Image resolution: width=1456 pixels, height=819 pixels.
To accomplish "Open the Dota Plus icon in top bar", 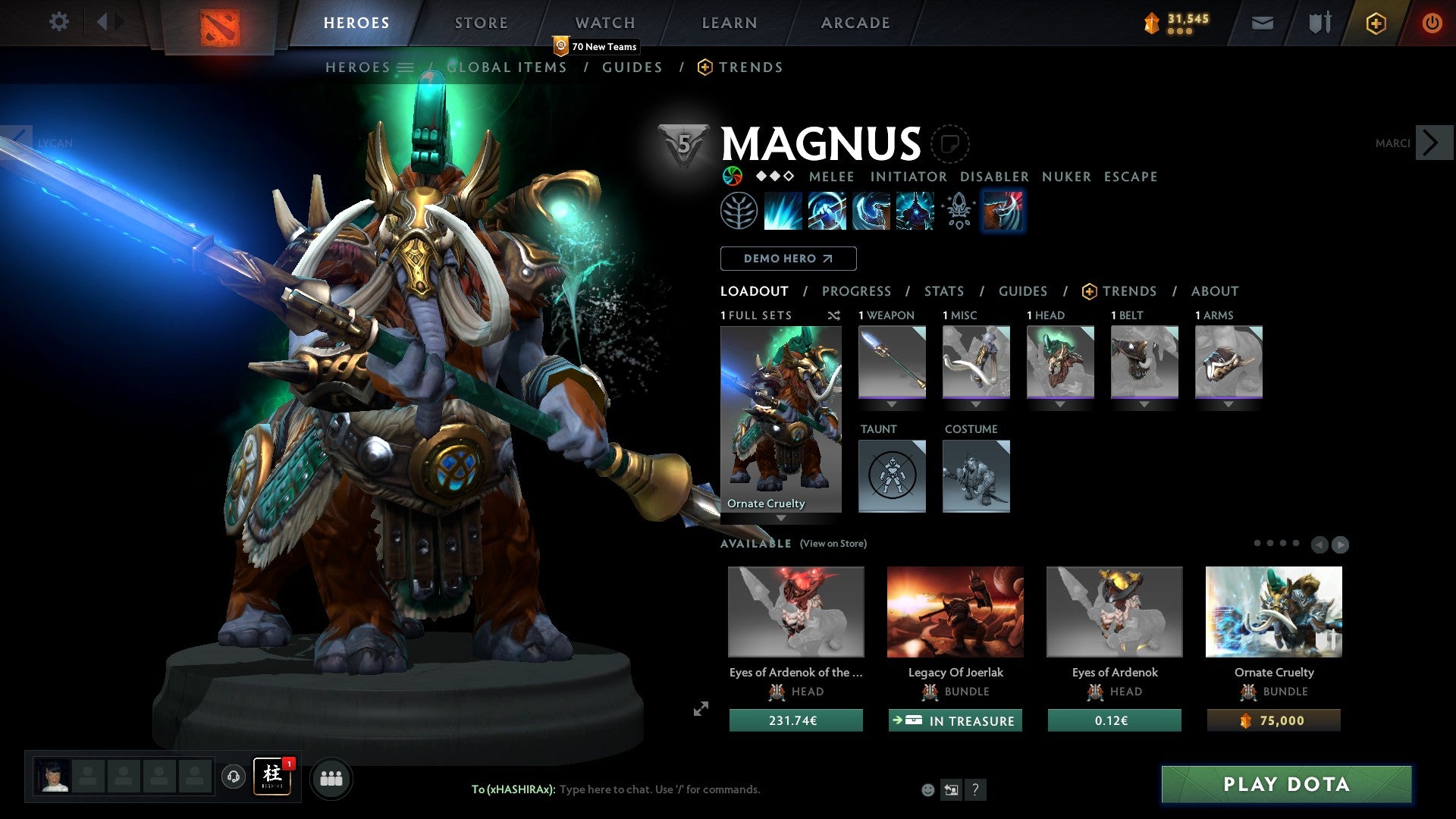I will click(1375, 23).
